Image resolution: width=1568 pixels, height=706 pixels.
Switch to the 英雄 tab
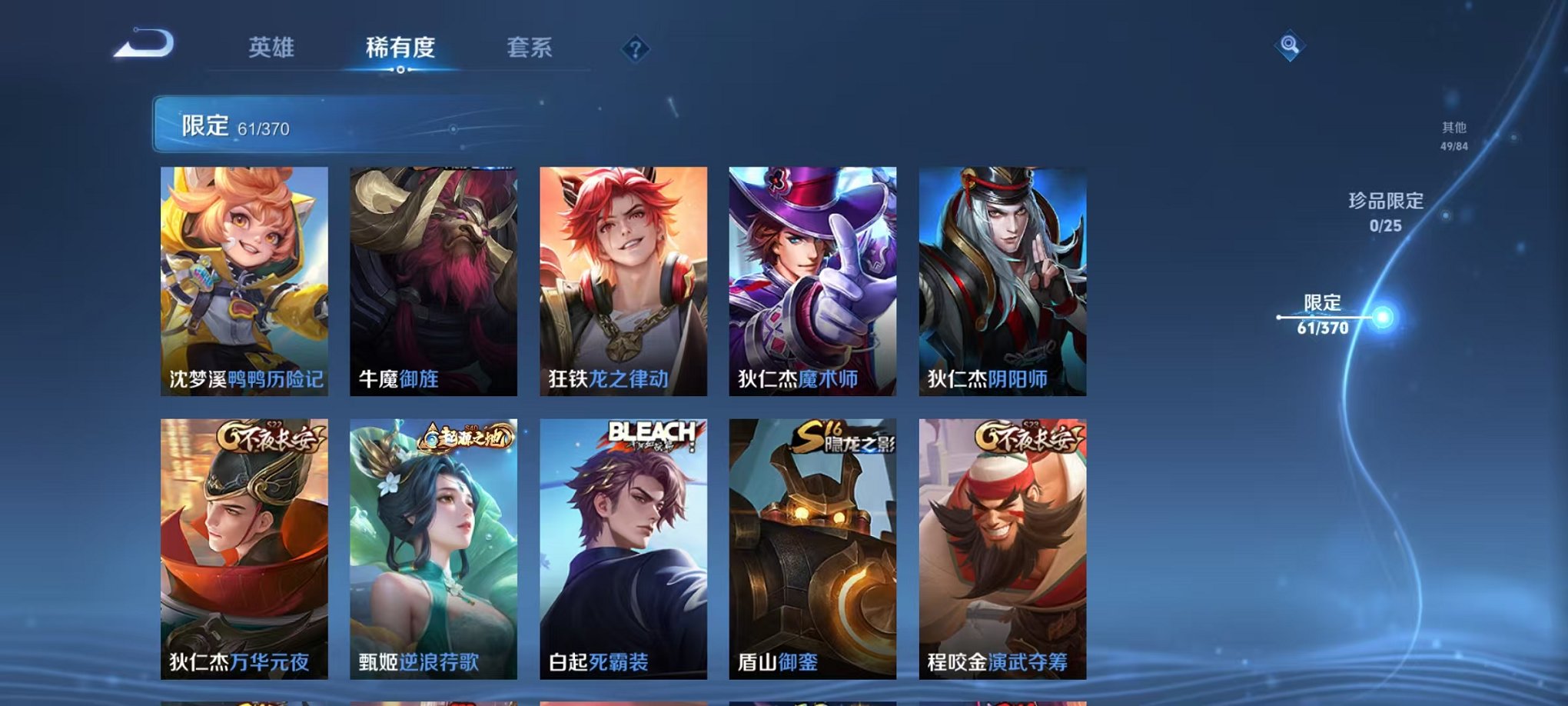(273, 48)
